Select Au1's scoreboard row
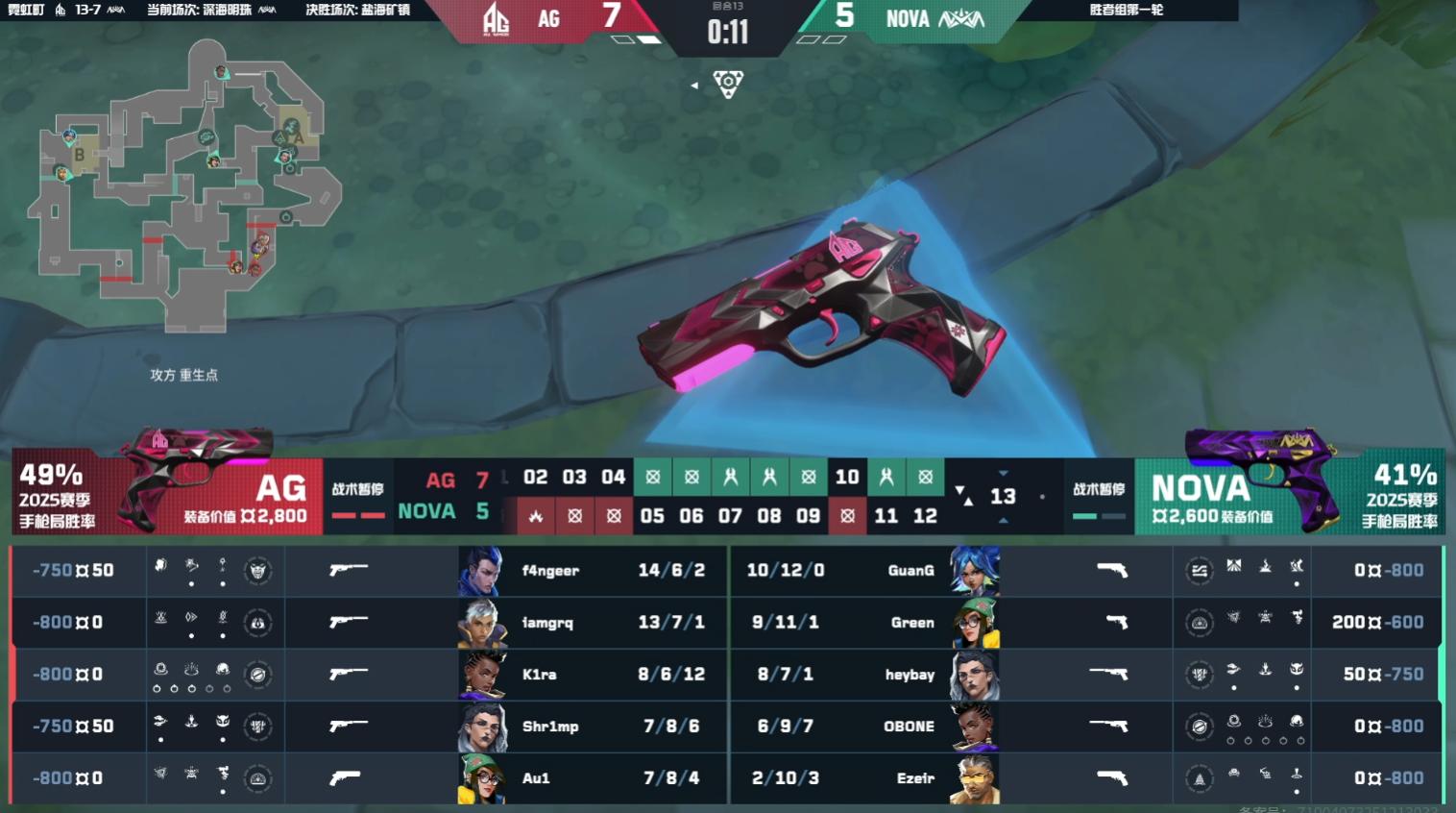This screenshot has height=813, width=1456. coord(536,778)
